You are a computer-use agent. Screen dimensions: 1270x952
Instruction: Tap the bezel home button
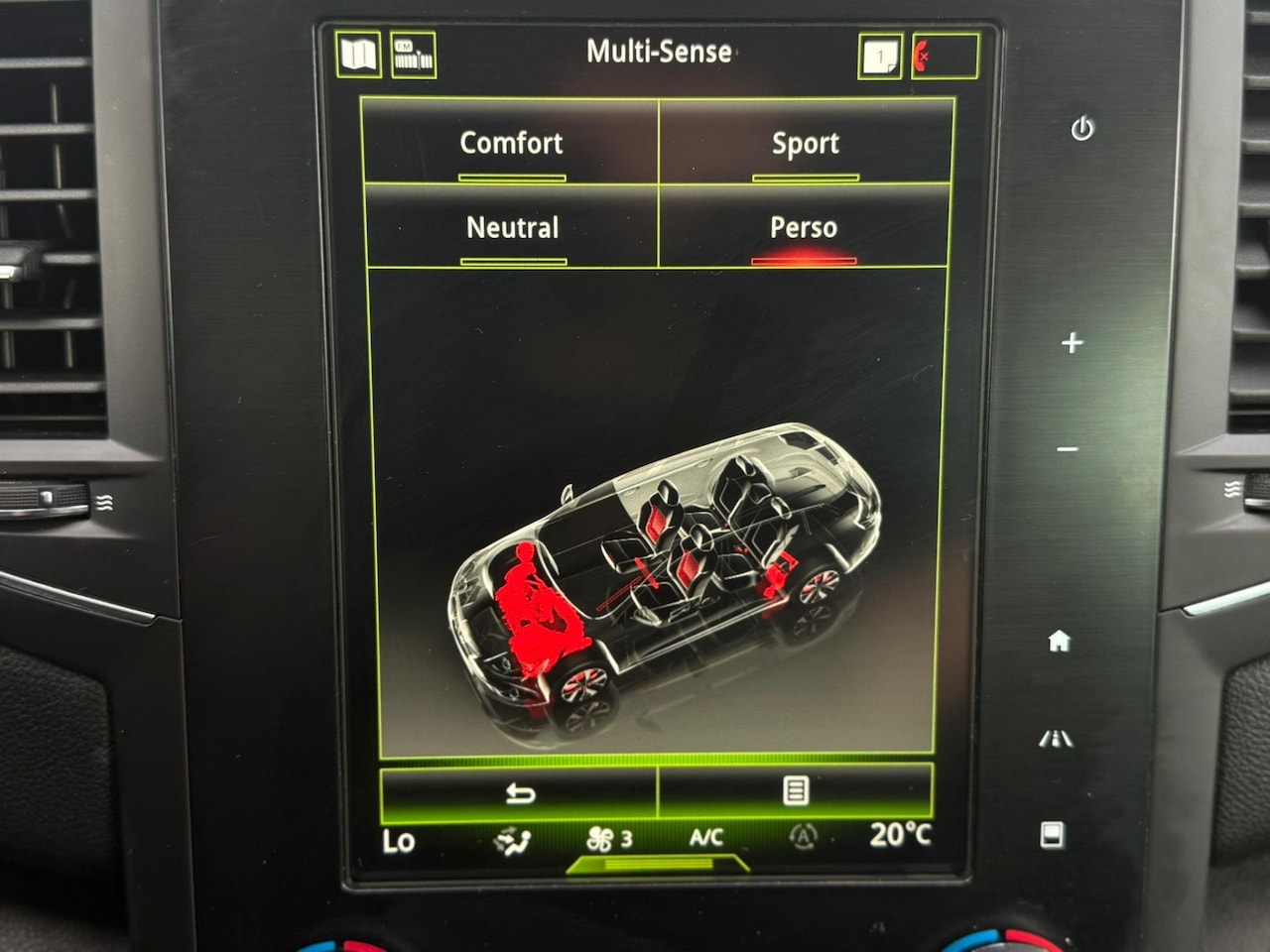point(1059,641)
